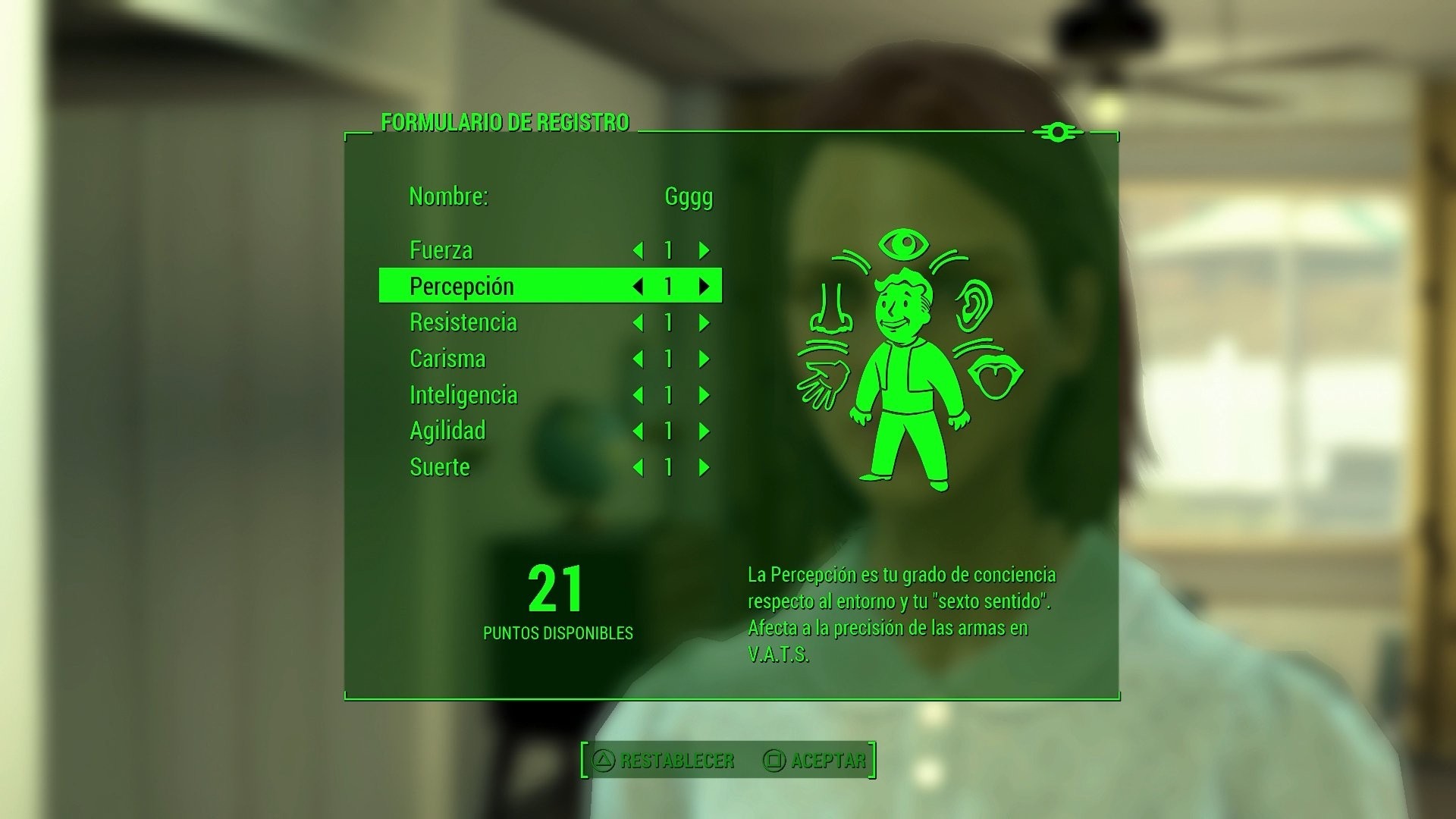This screenshot has height=819, width=1456.
Task: Click the Nombre field showing Gggg
Action: 687,196
